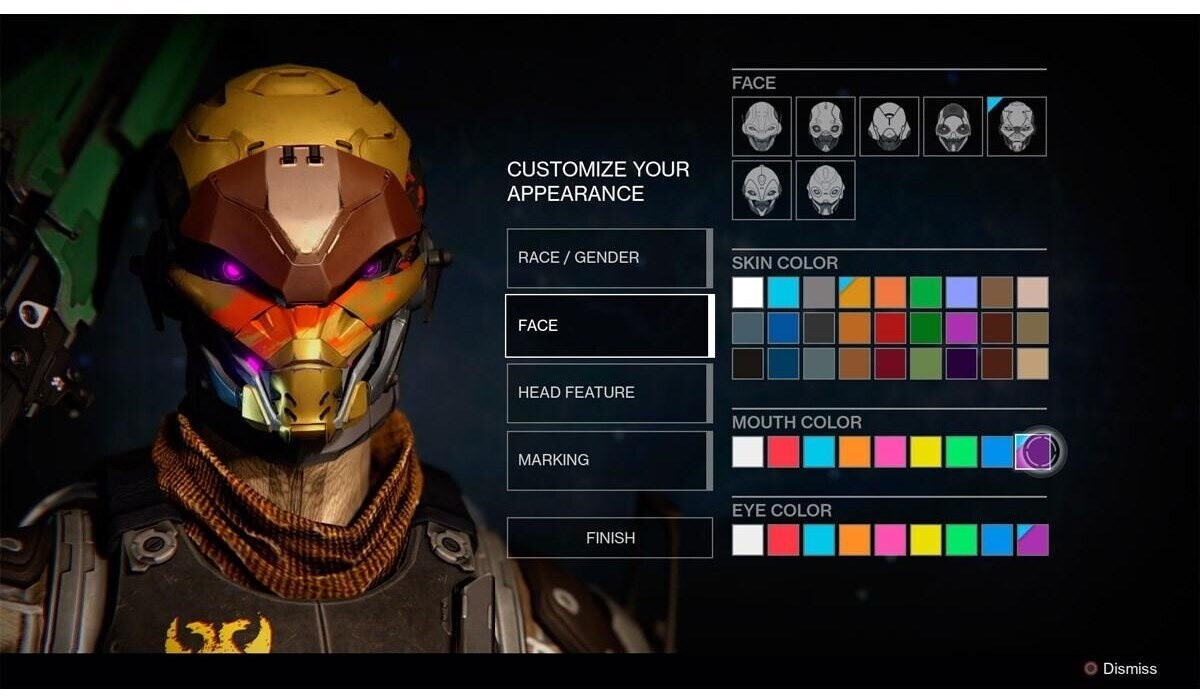Choose the red mouth color swatch
Screen dimensions: 1200x696
tap(783, 452)
